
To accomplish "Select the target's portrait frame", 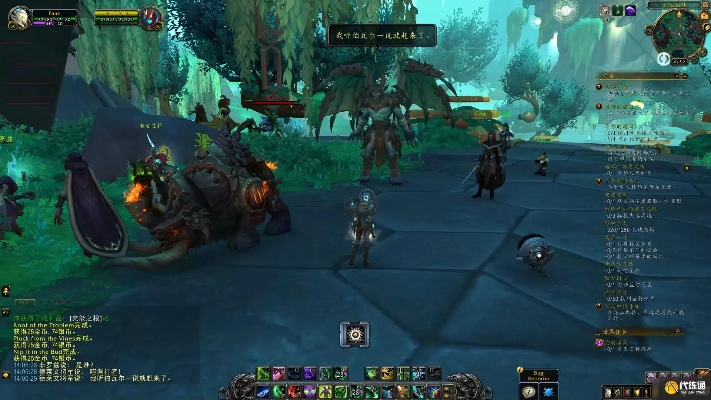I will coord(152,18).
